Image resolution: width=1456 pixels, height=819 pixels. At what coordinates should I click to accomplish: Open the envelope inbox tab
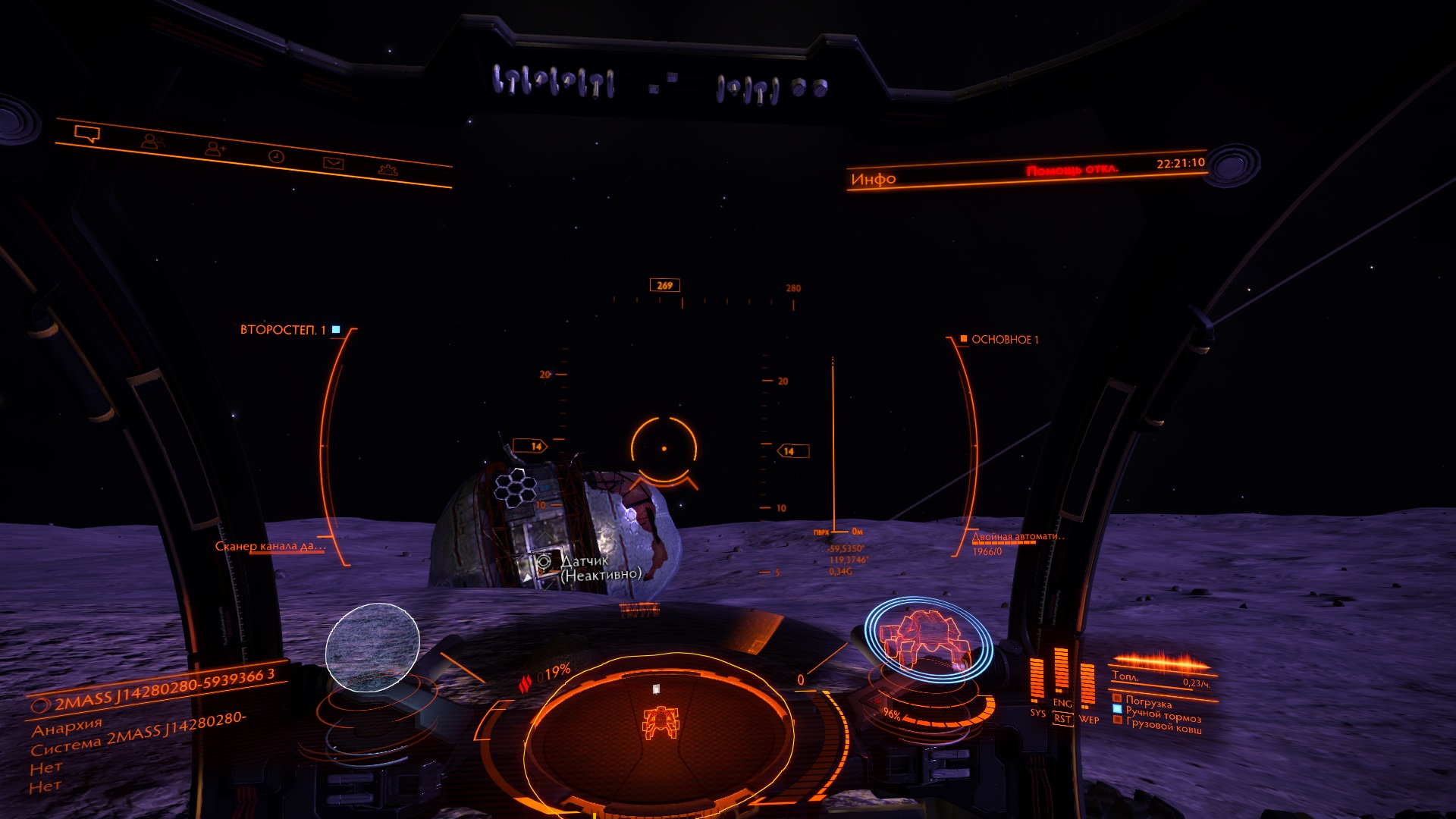334,163
